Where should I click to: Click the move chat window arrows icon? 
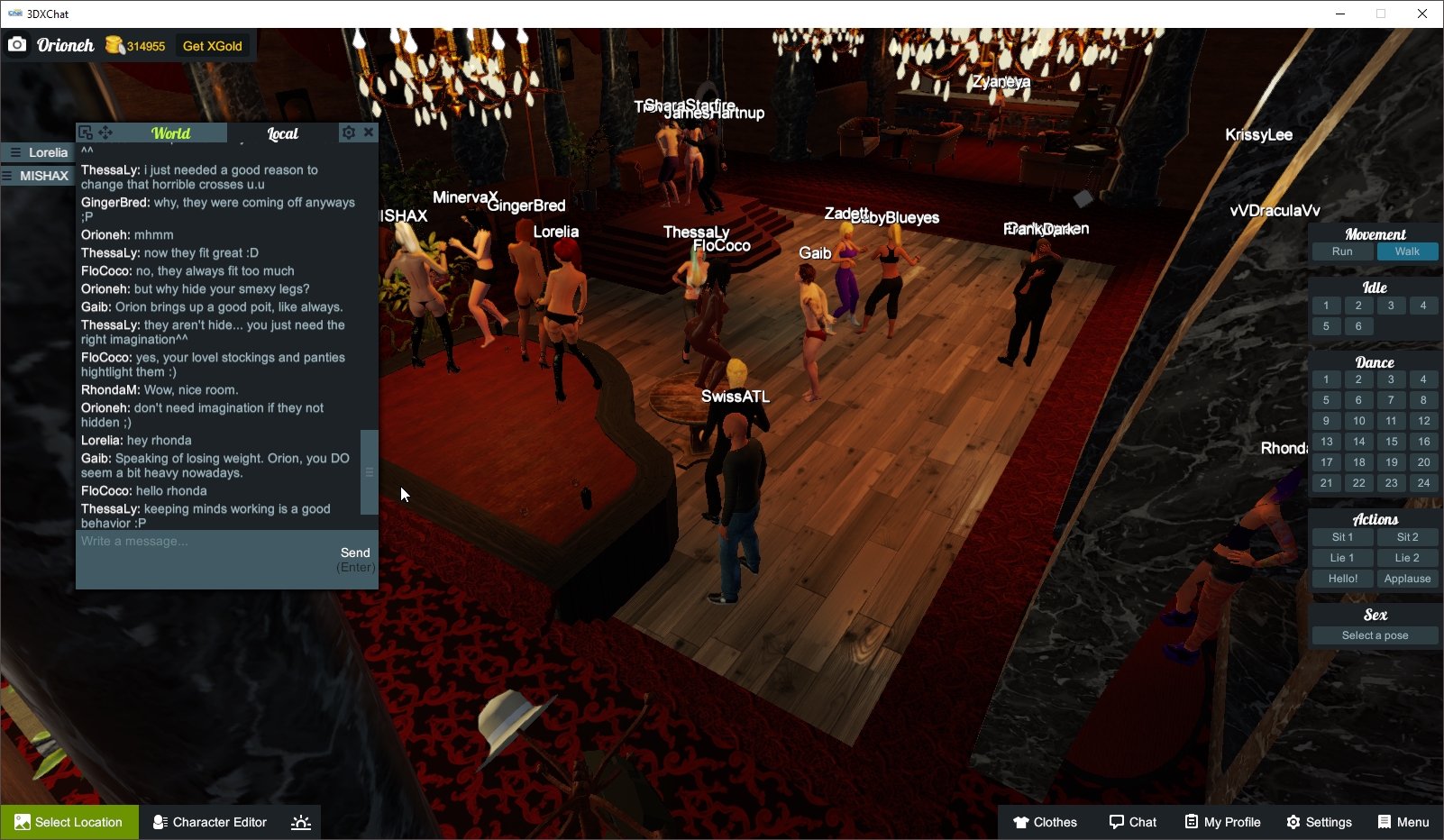tap(106, 132)
